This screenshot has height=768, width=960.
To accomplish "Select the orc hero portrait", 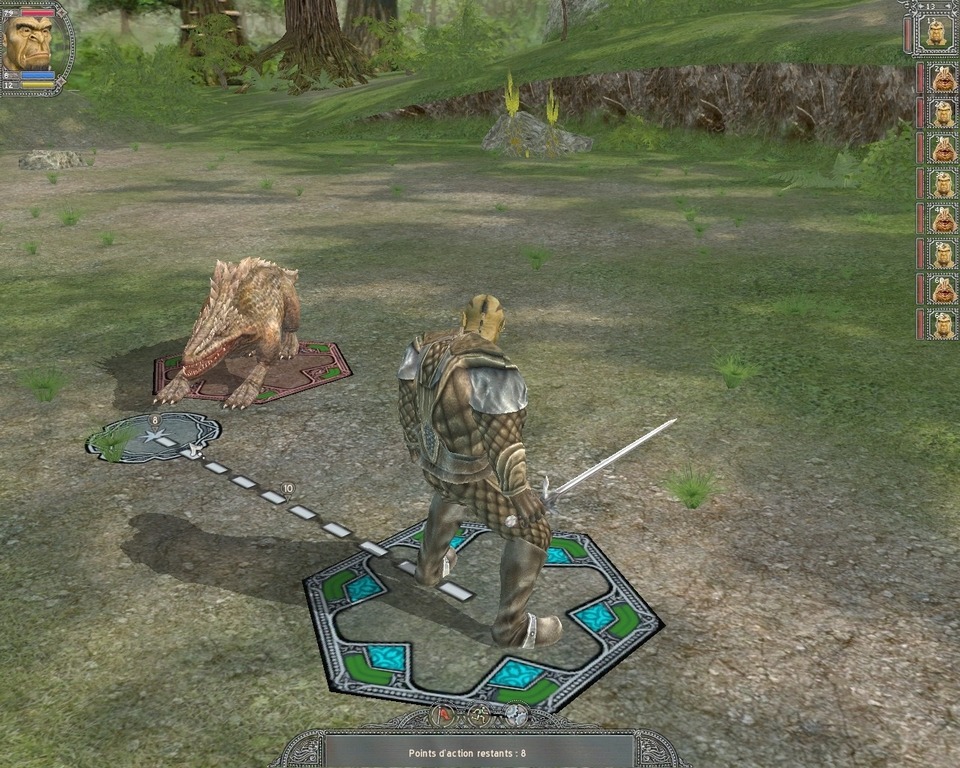I will click(28, 42).
